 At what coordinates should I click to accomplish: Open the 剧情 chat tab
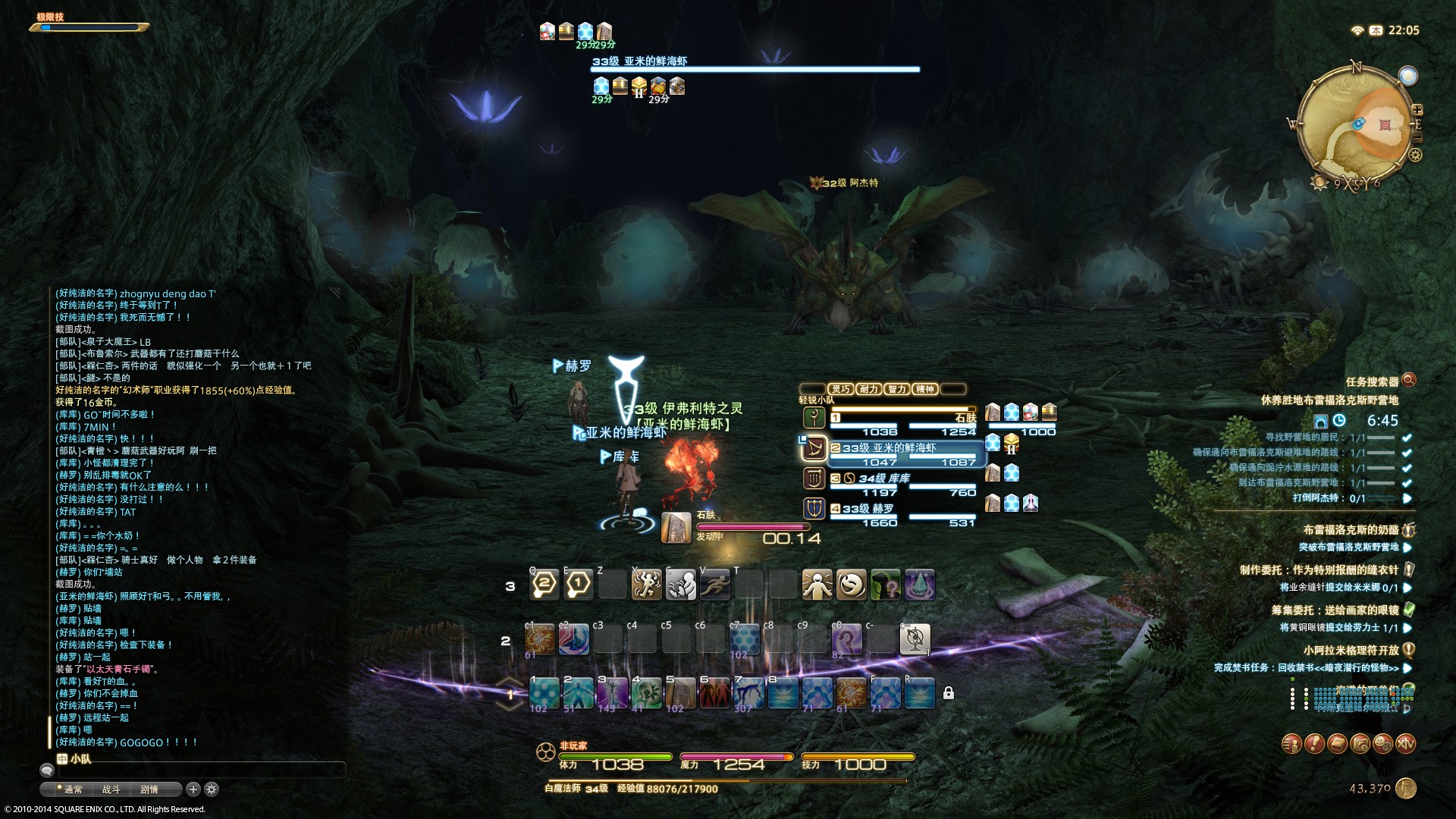coord(149,789)
